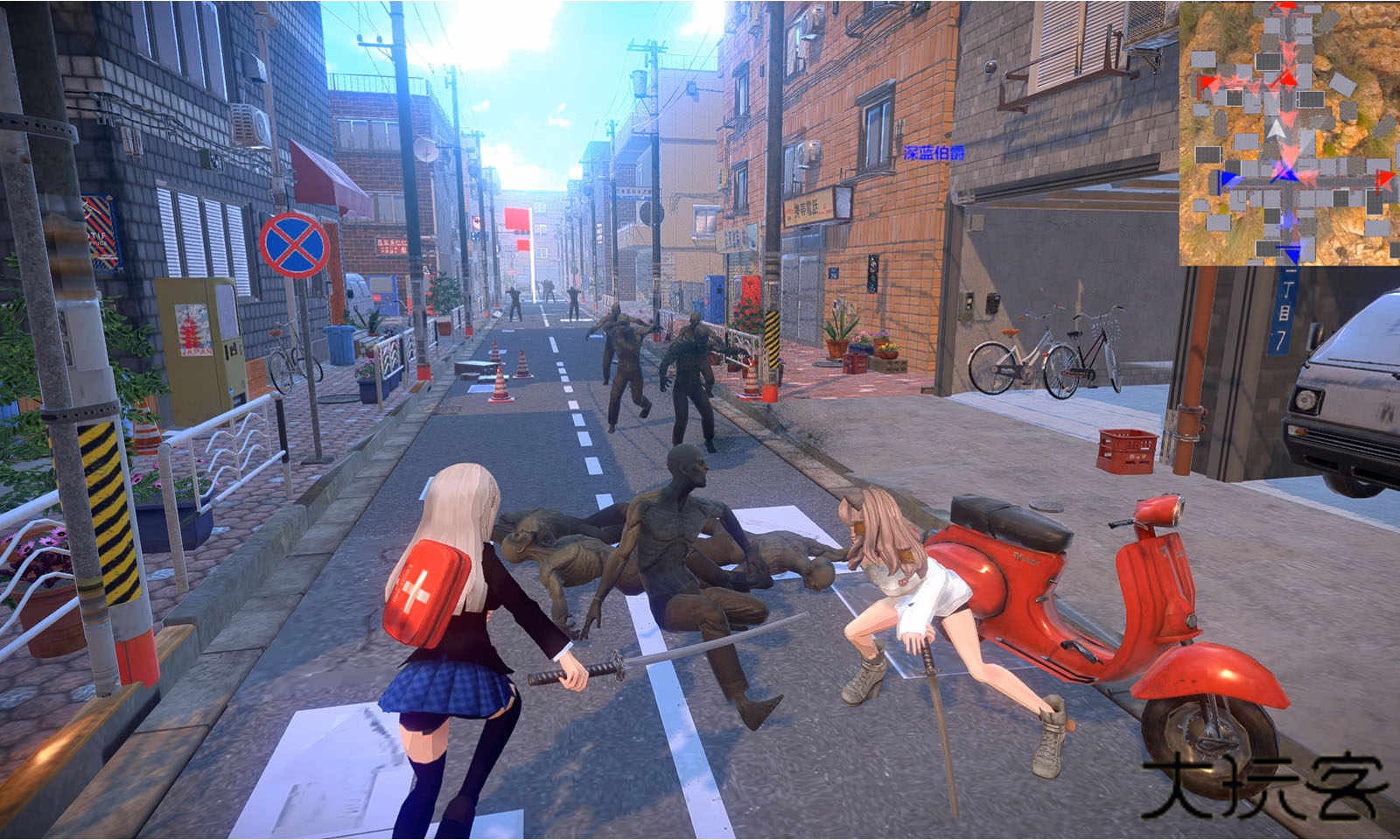Select the player name label 深蓝伯爵
This screenshot has height=840, width=1400.
coord(933,153)
